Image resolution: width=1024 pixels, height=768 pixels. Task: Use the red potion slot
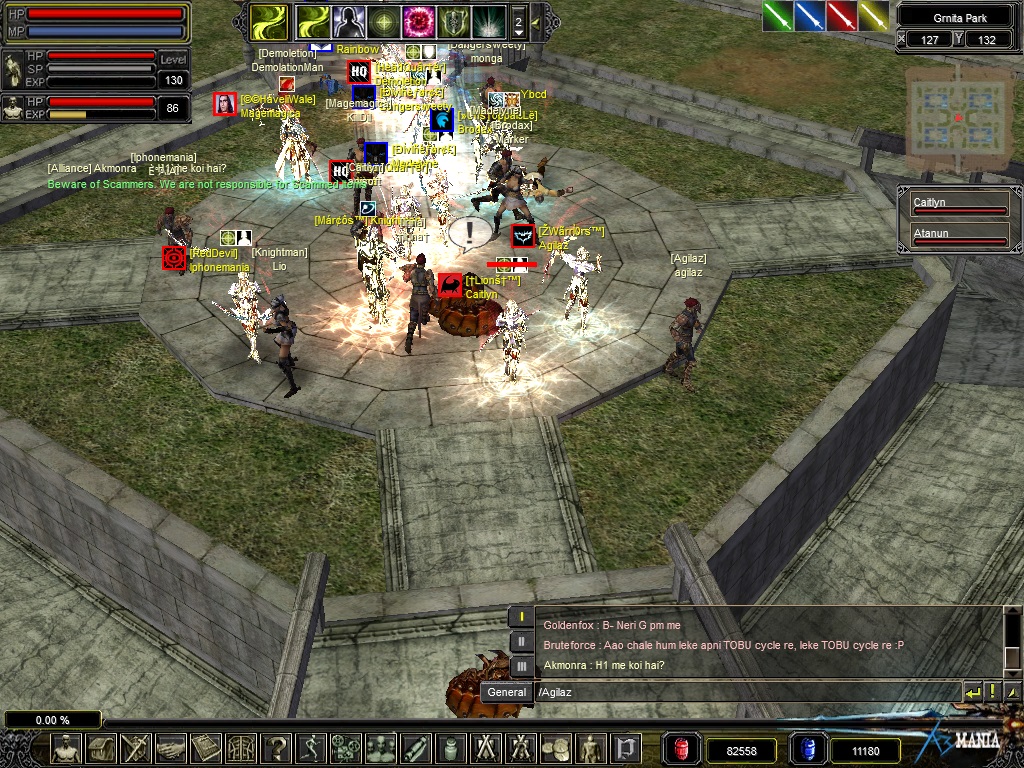[682, 749]
